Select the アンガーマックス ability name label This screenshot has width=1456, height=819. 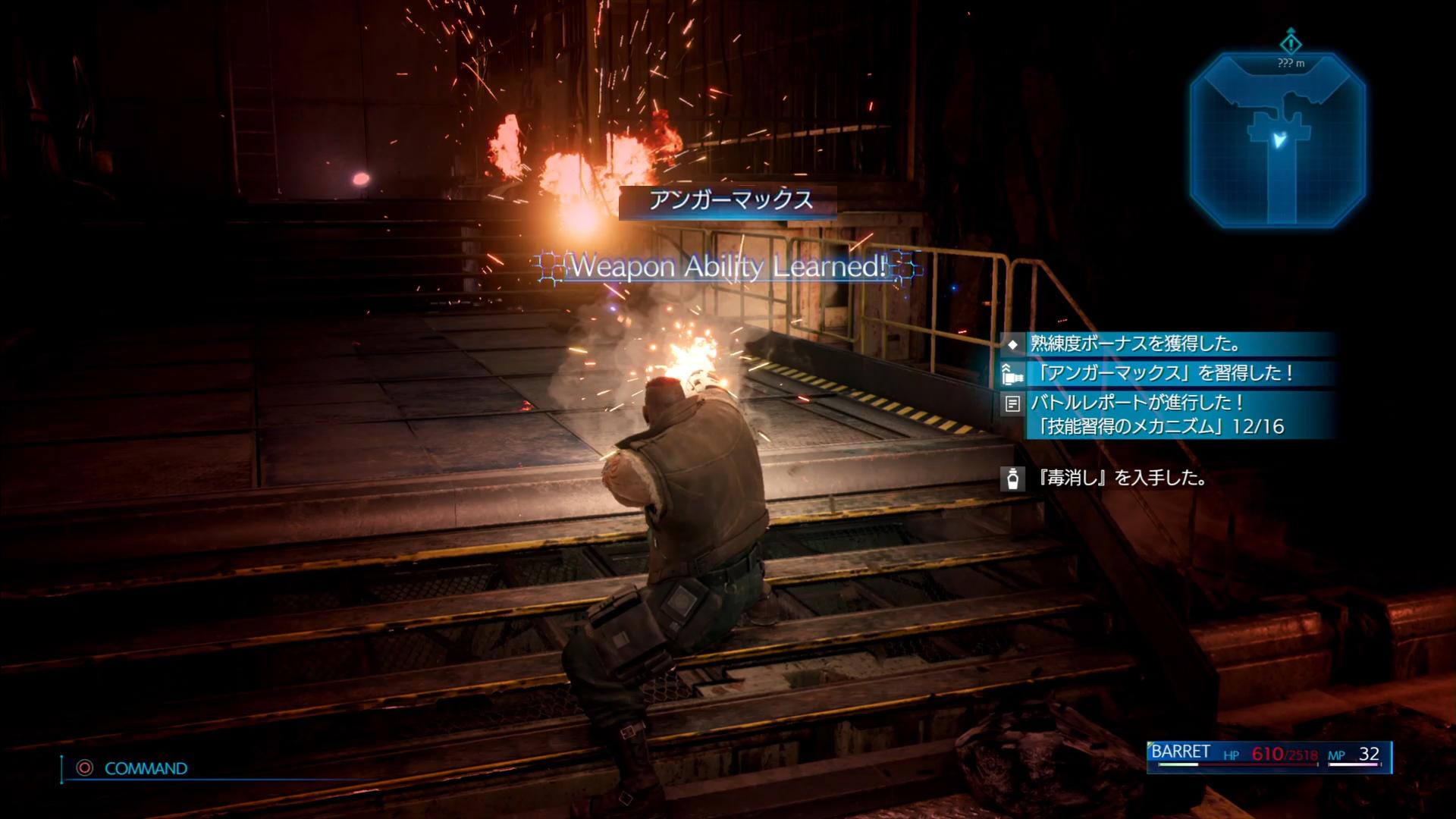(x=727, y=201)
